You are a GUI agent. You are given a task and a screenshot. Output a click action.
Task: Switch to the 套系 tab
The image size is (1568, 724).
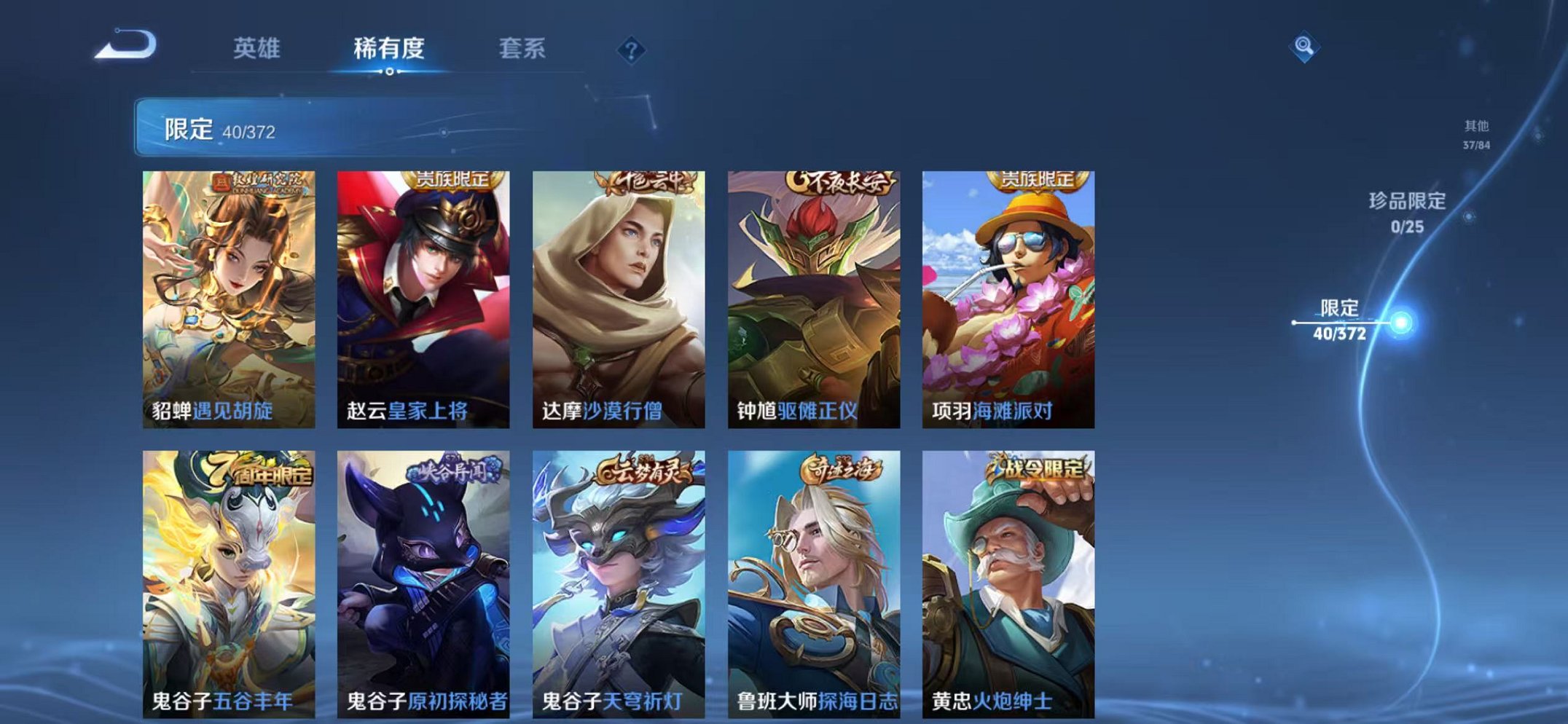click(x=523, y=48)
